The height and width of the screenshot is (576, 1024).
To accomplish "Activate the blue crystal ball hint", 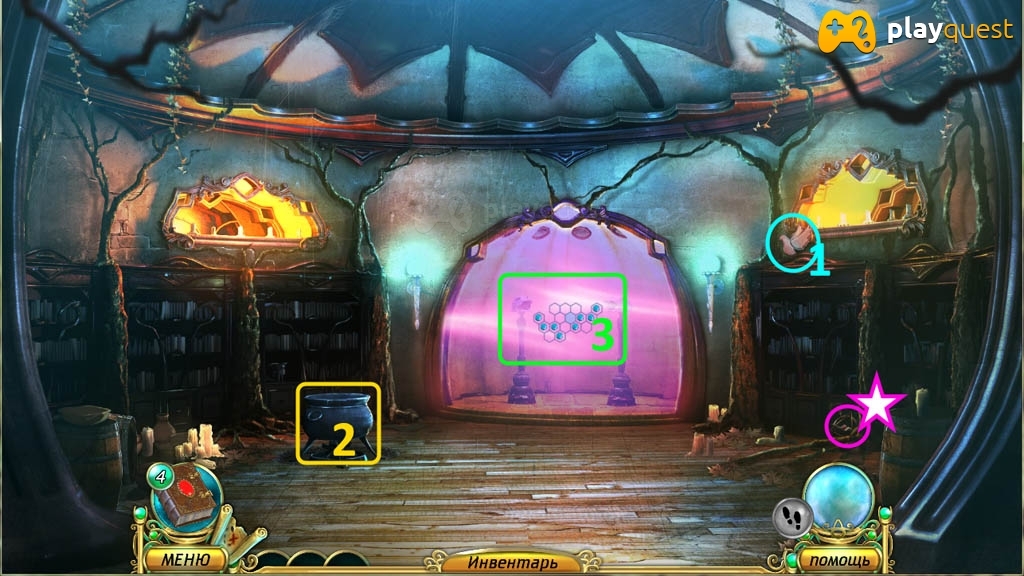I will pos(838,497).
